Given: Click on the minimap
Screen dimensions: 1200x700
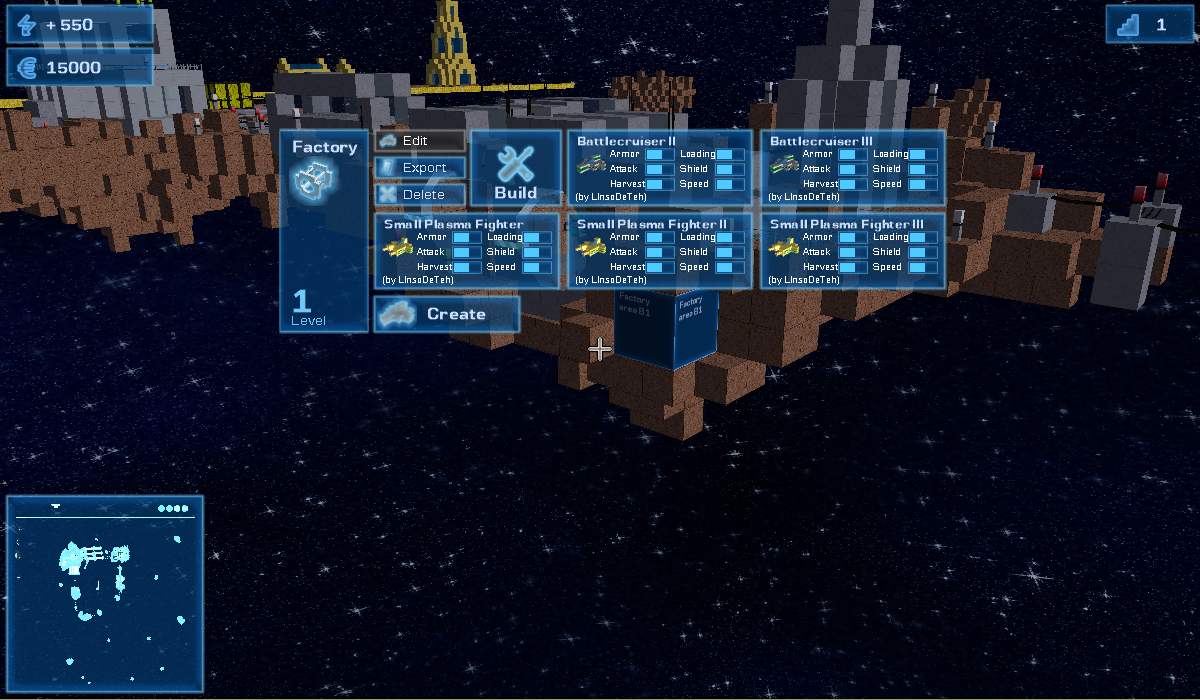Looking at the screenshot, I should (x=105, y=594).
